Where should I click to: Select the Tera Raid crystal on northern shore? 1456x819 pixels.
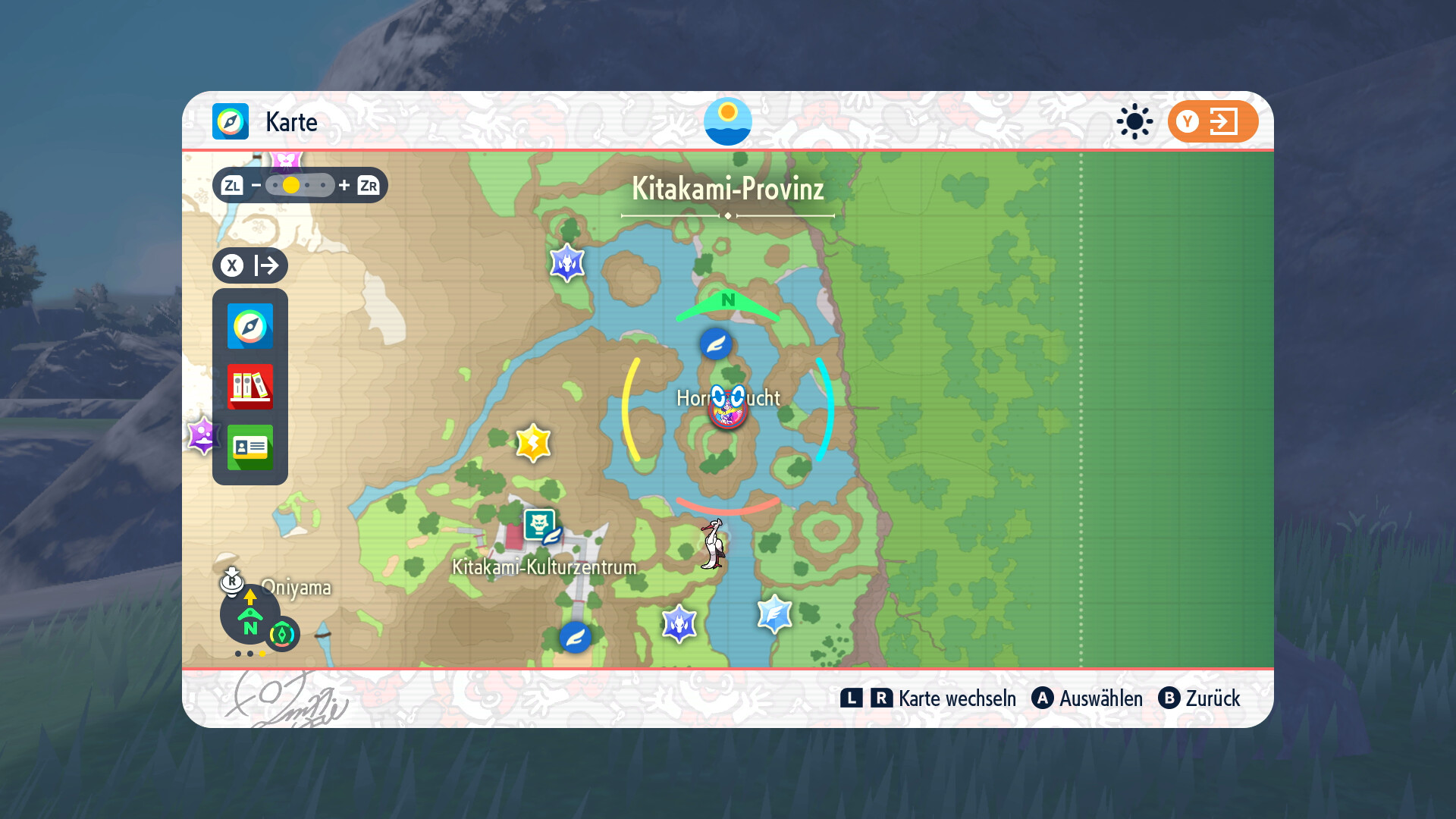tap(566, 263)
